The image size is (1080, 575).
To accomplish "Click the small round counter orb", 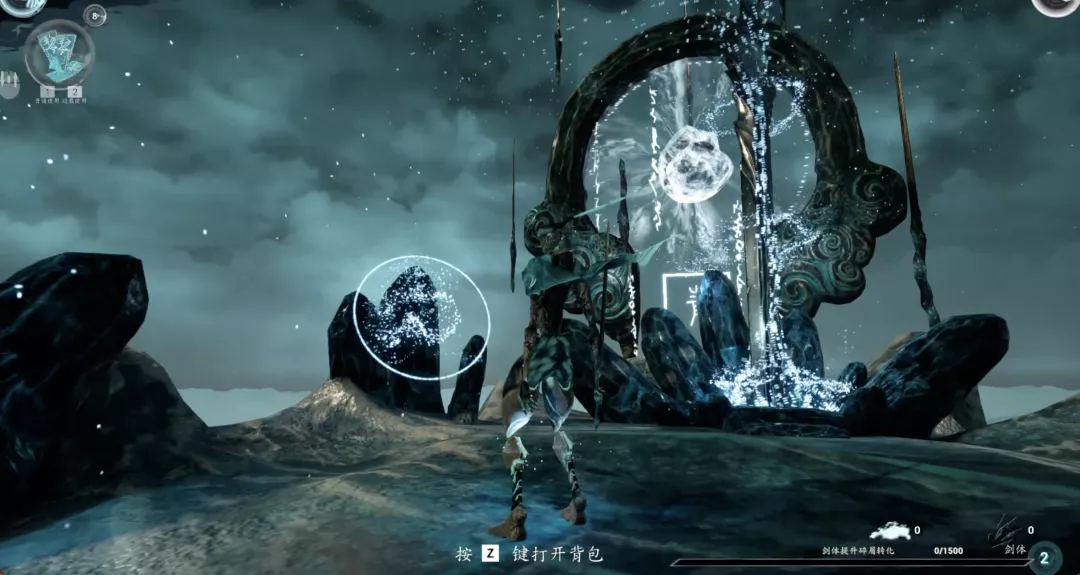I will point(95,15).
